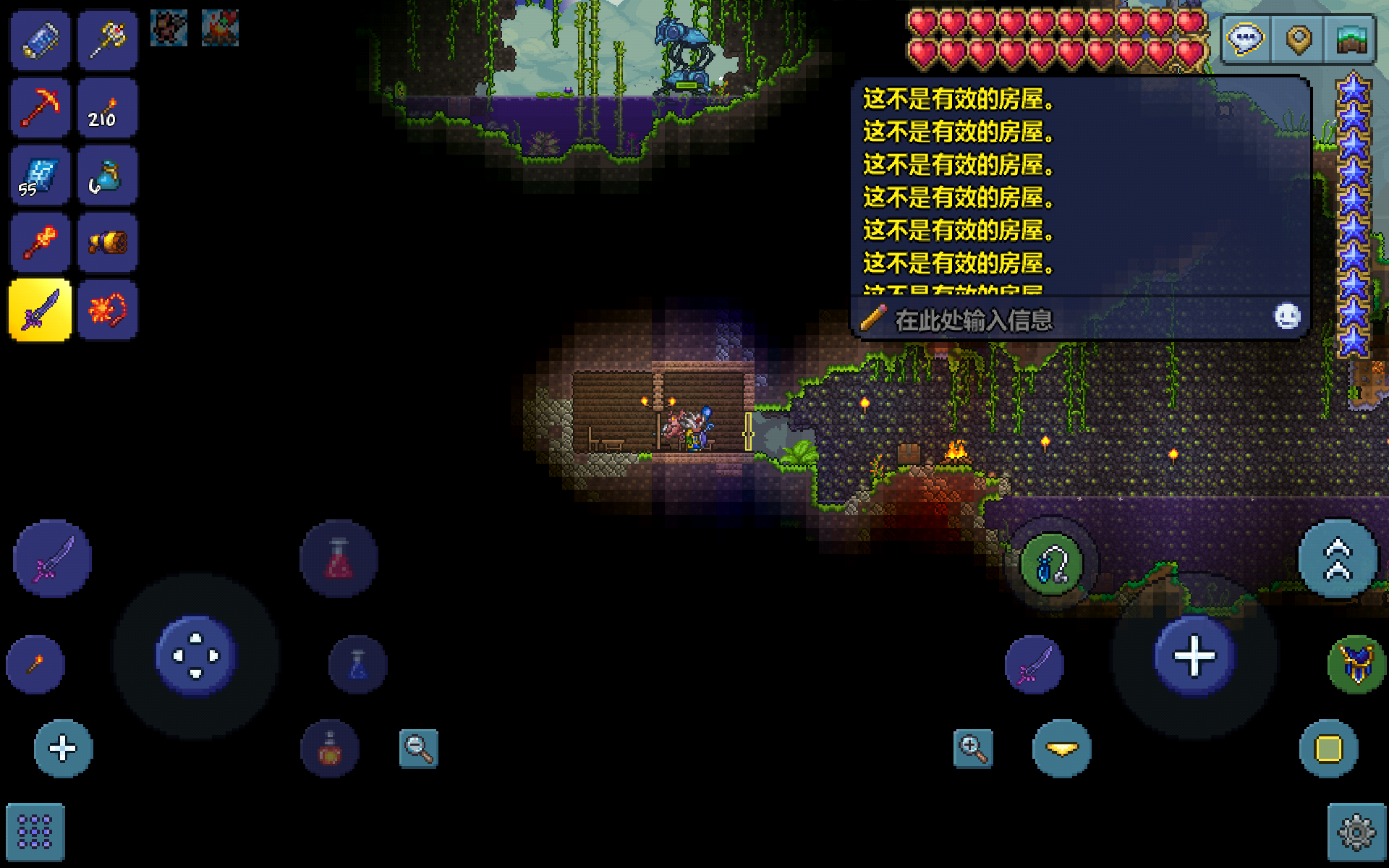Viewport: 1389px width, 868px height.
Task: Select the highlighted purple sword slot
Action: click(x=41, y=310)
